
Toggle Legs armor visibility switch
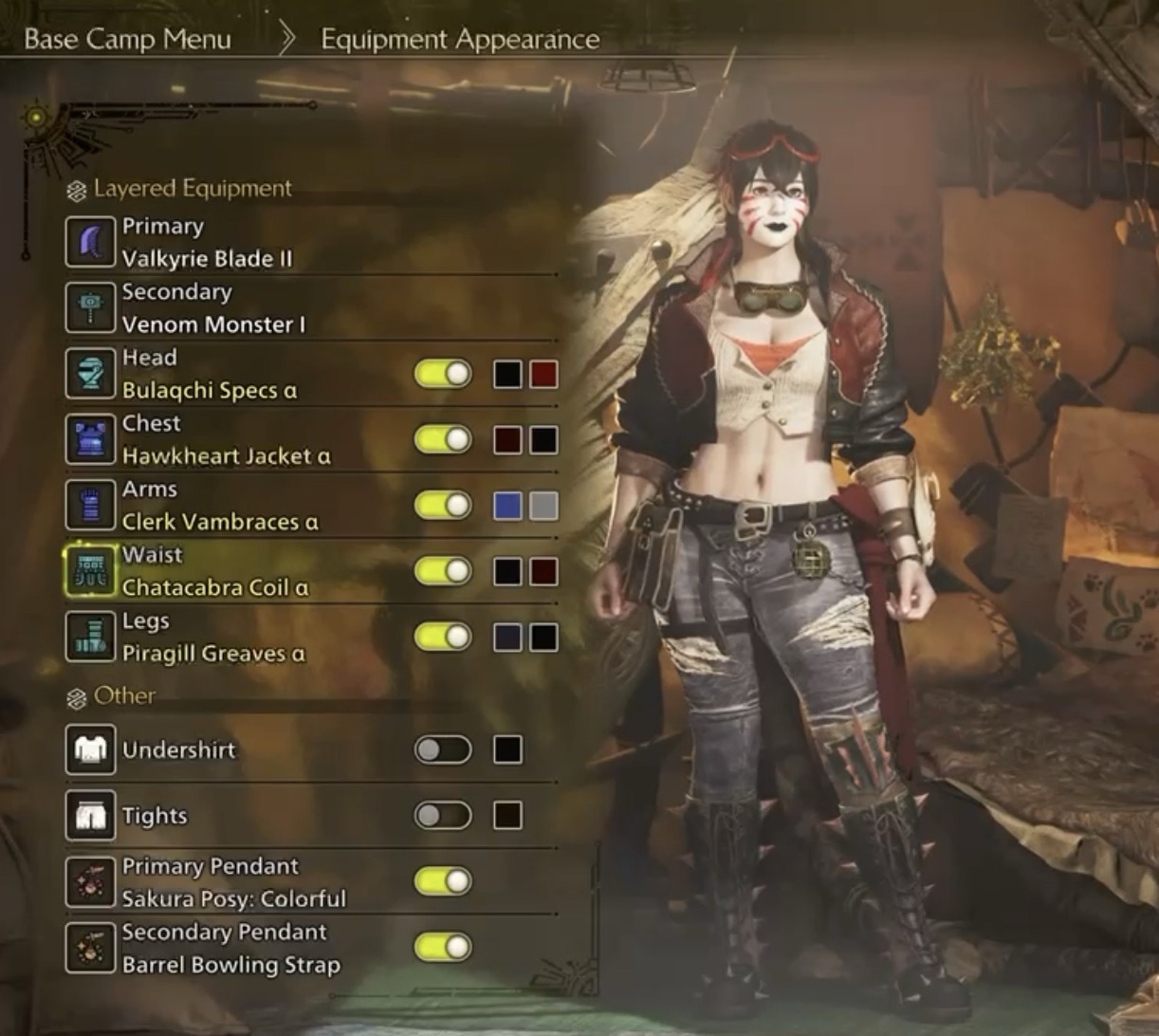tap(443, 637)
